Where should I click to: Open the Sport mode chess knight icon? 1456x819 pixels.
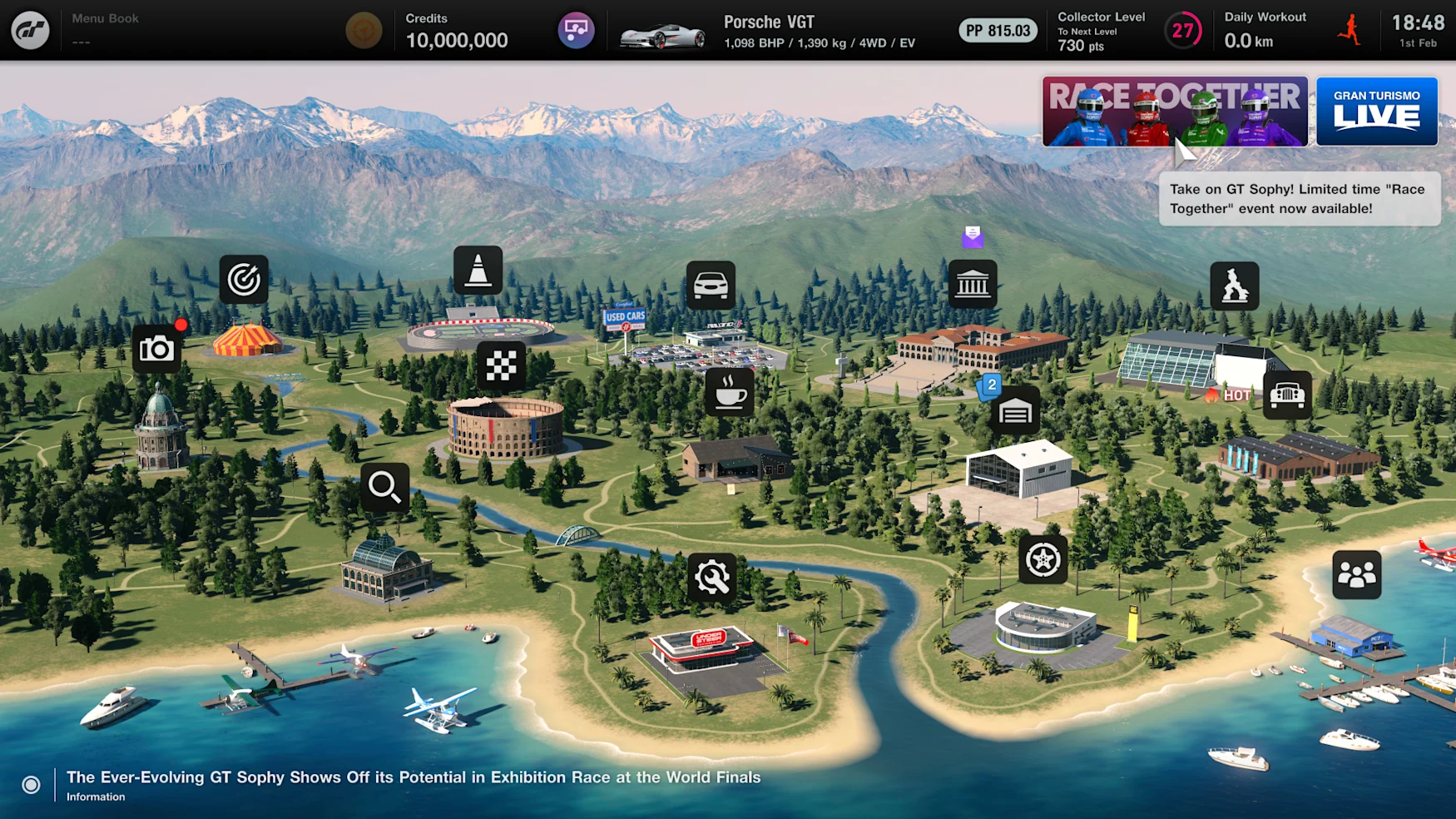(x=1234, y=286)
